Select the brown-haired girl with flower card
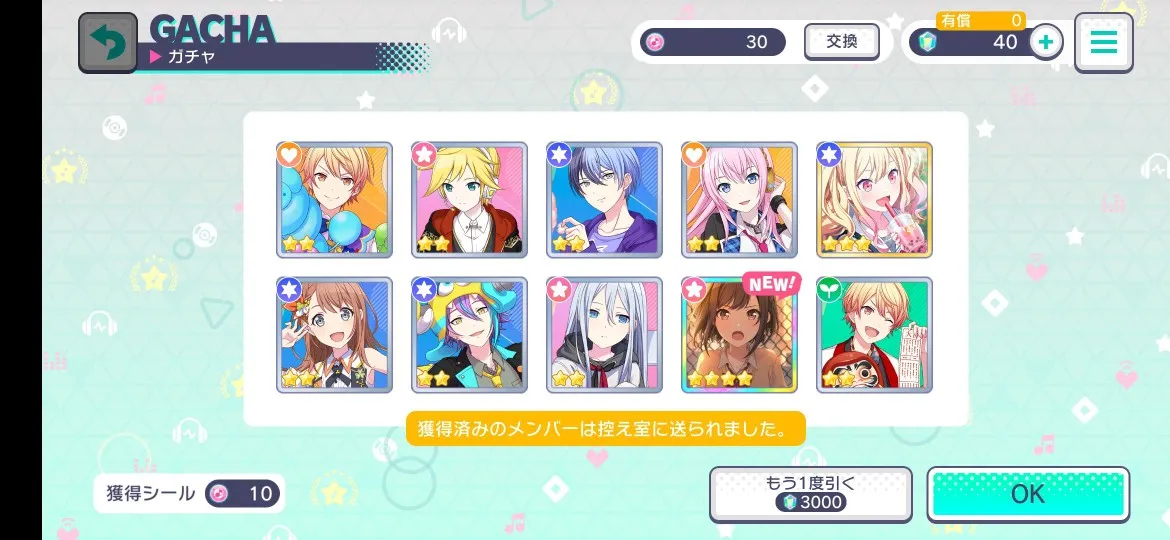The height and width of the screenshot is (540, 1170). point(334,335)
